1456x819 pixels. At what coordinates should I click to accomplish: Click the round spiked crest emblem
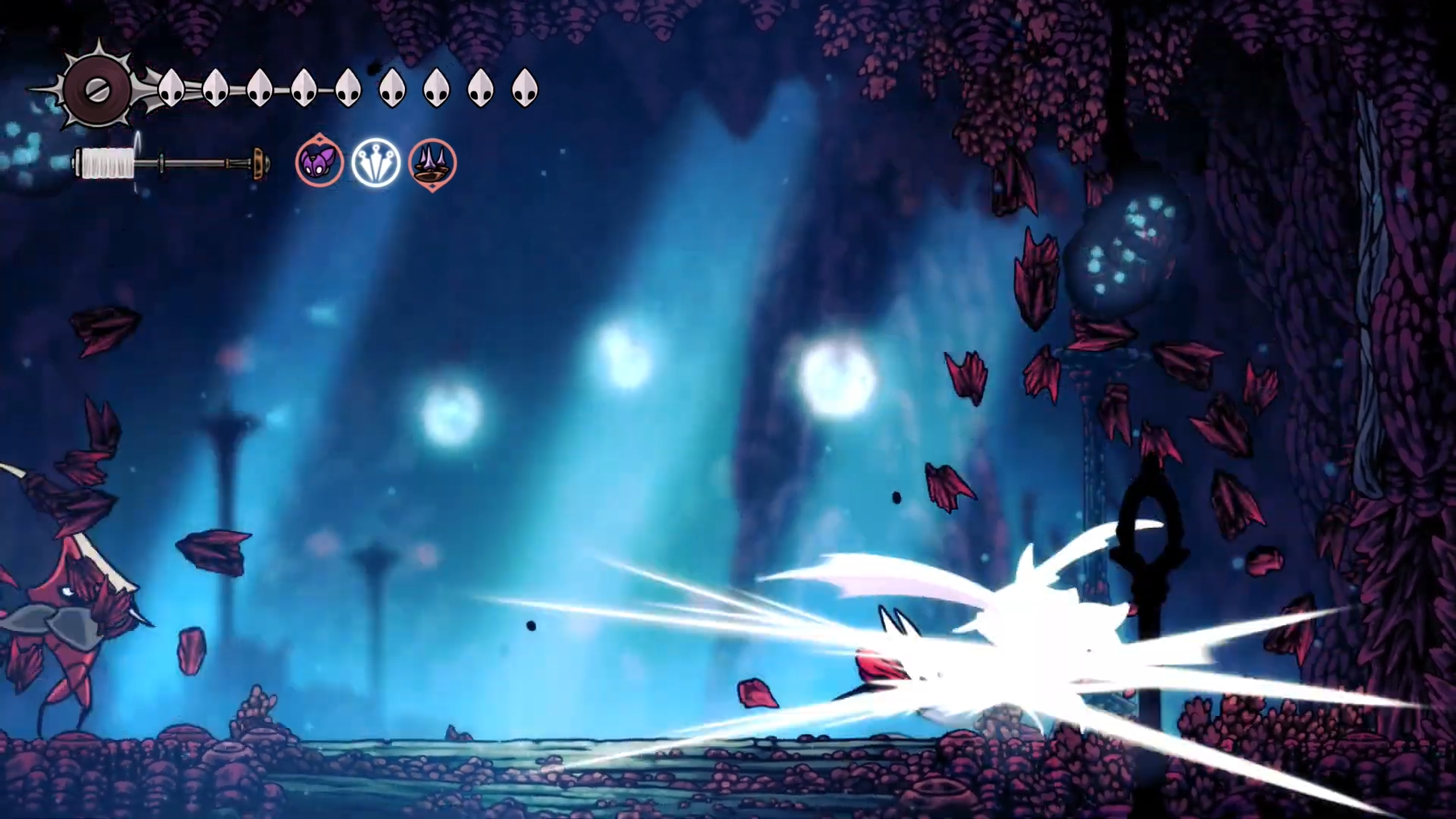[x=97, y=90]
